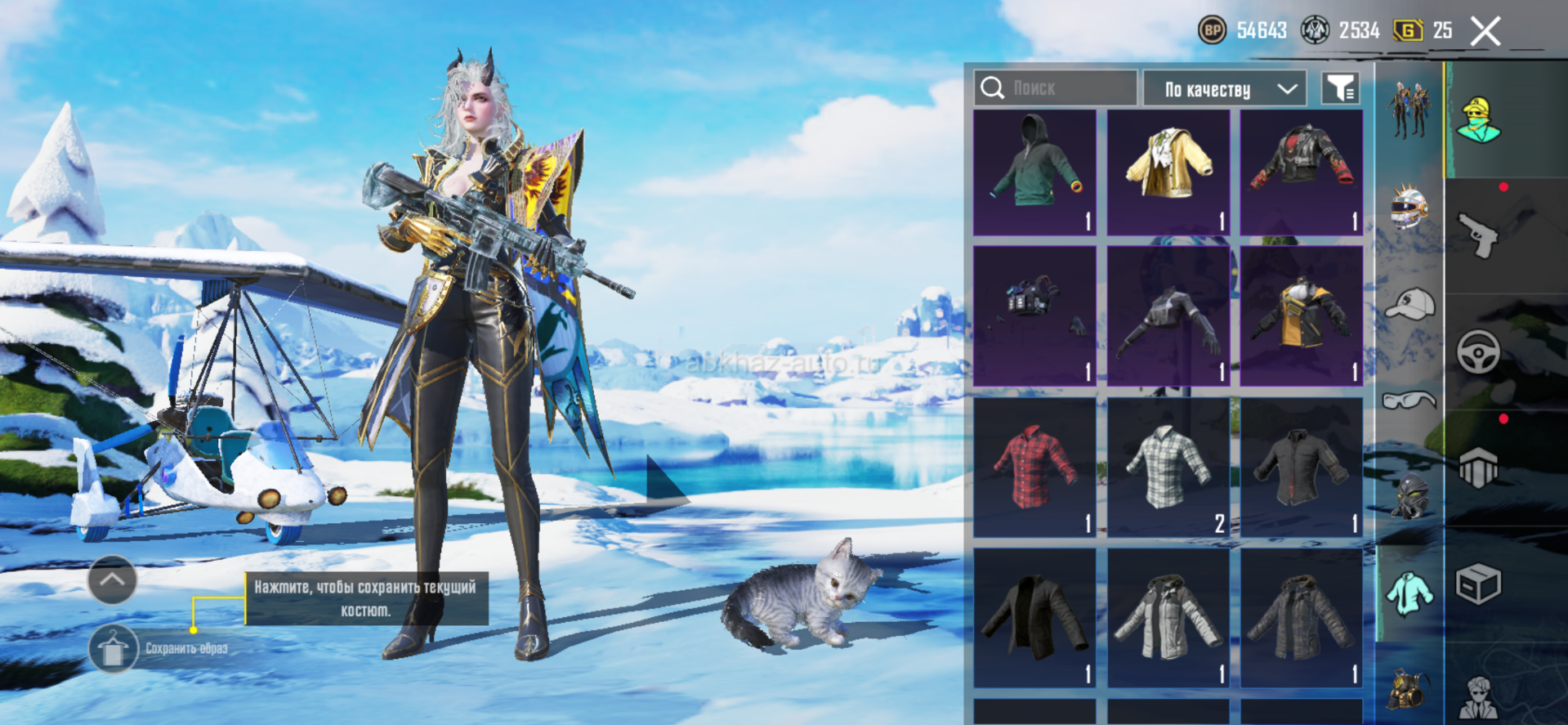Switch to the helmet headgear category
1568x725 pixels.
pos(1409,208)
